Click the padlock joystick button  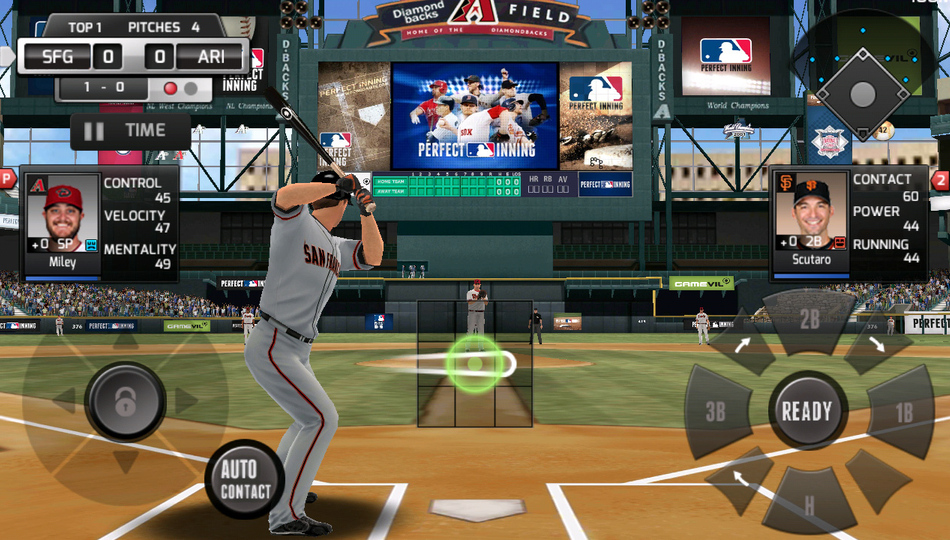coord(125,402)
